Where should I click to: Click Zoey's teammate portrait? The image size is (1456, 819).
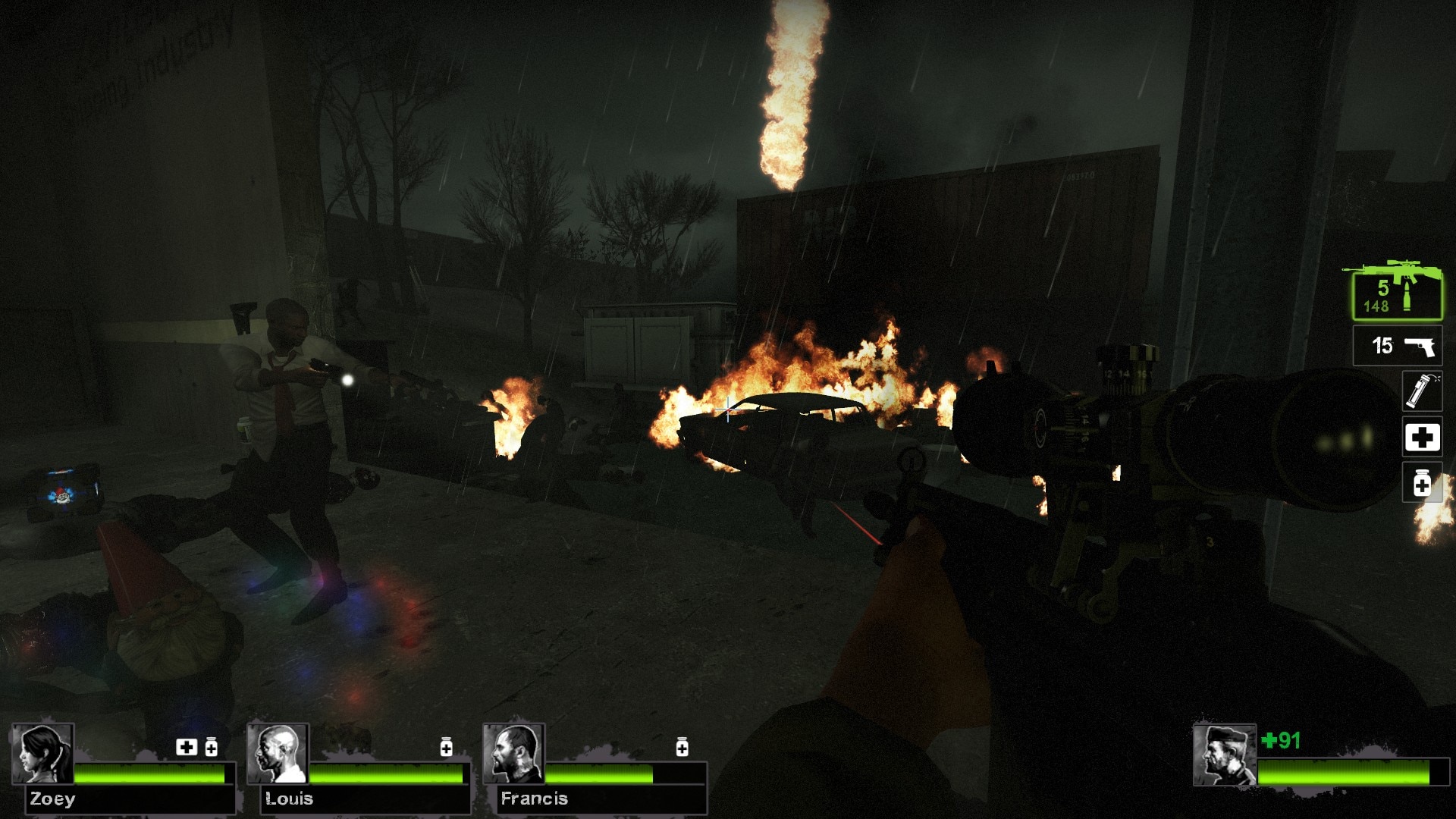pyautogui.click(x=42, y=754)
